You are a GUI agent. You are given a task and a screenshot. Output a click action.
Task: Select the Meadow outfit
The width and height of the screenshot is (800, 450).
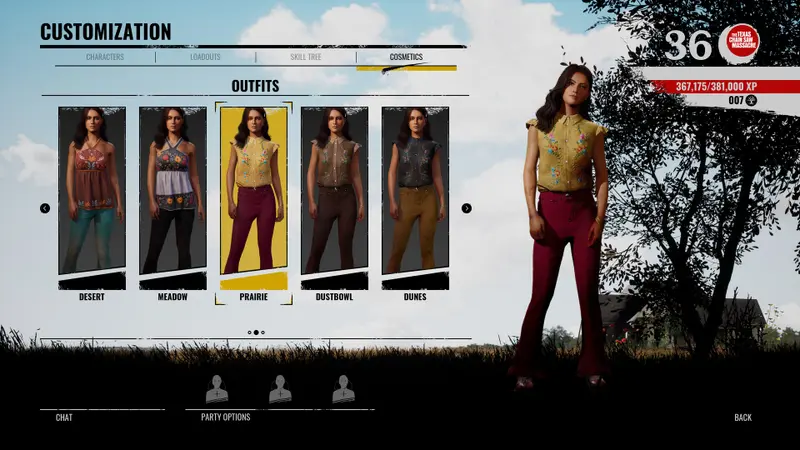(x=173, y=191)
